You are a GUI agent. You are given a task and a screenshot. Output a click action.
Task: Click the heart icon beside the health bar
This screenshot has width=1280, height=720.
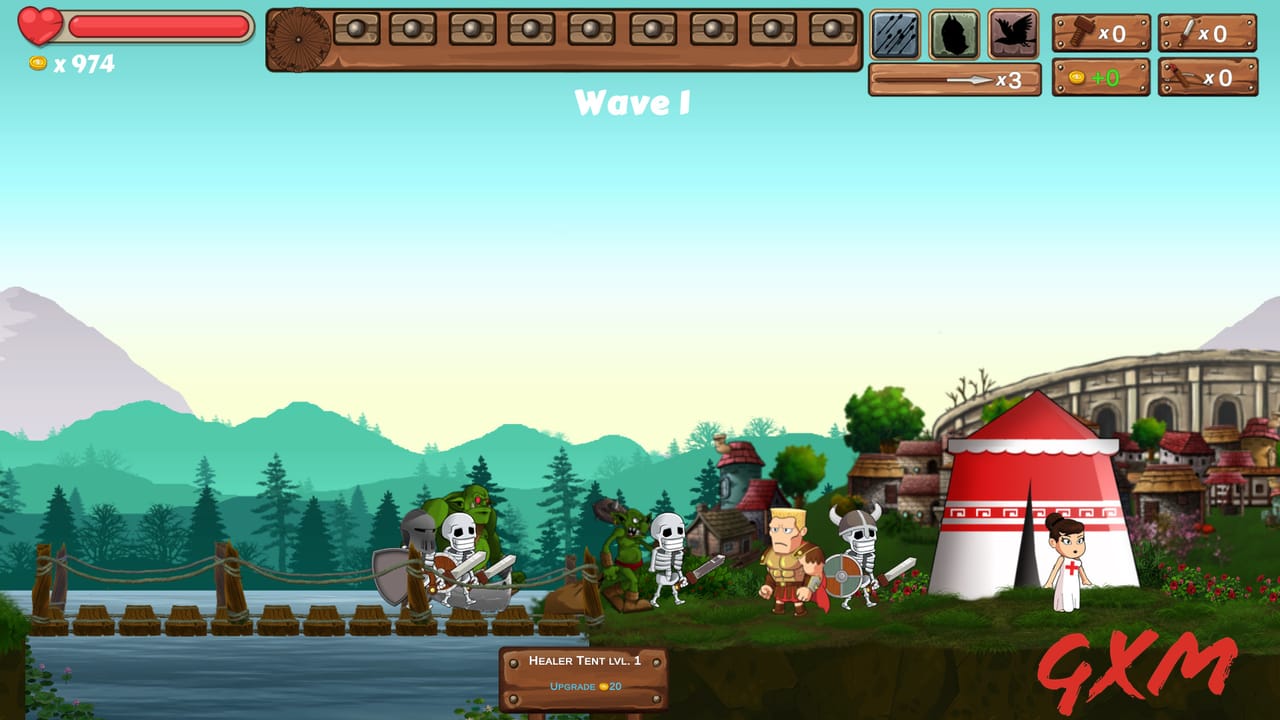(36, 26)
